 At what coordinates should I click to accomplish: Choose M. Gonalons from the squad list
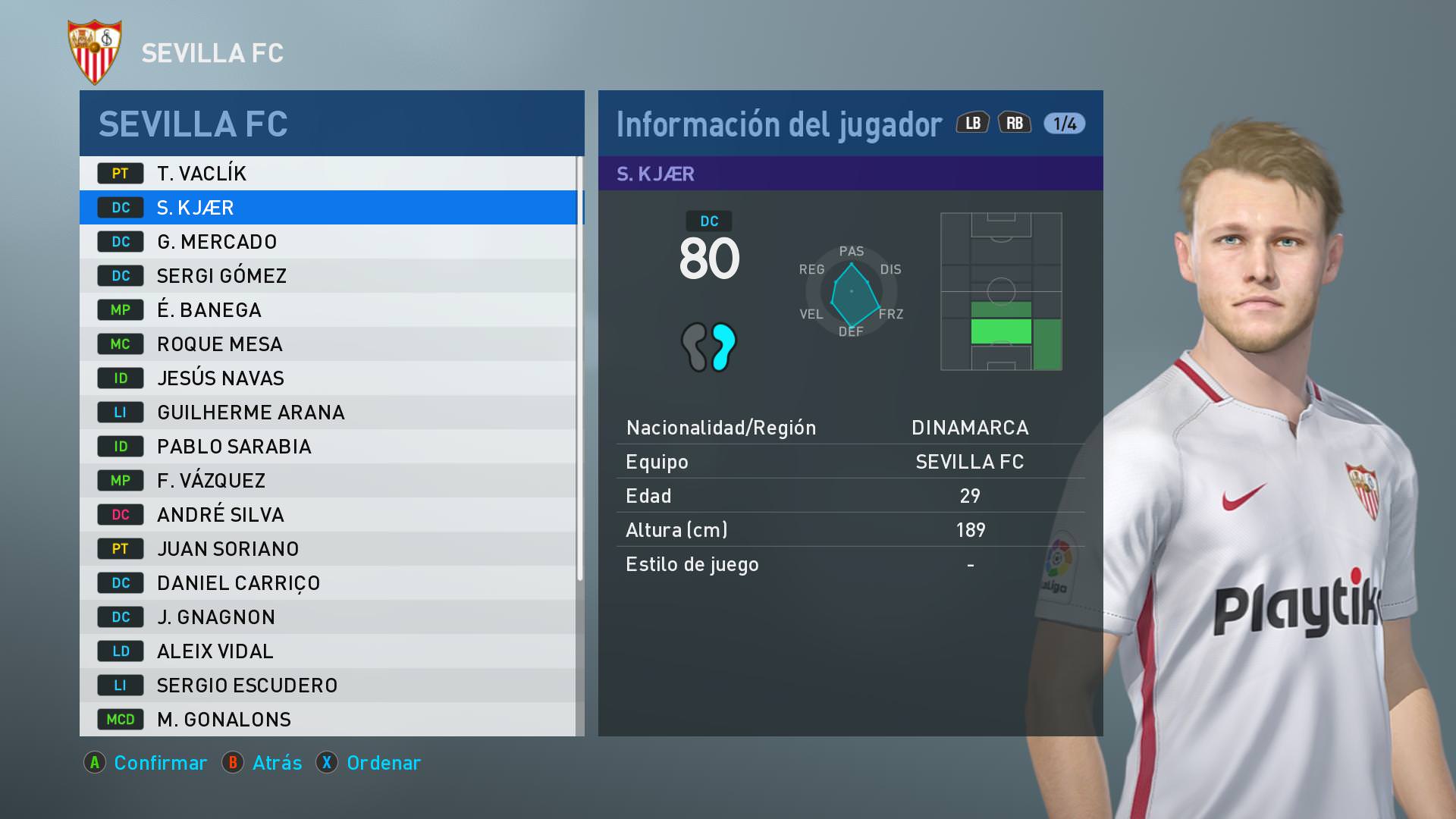(328, 720)
